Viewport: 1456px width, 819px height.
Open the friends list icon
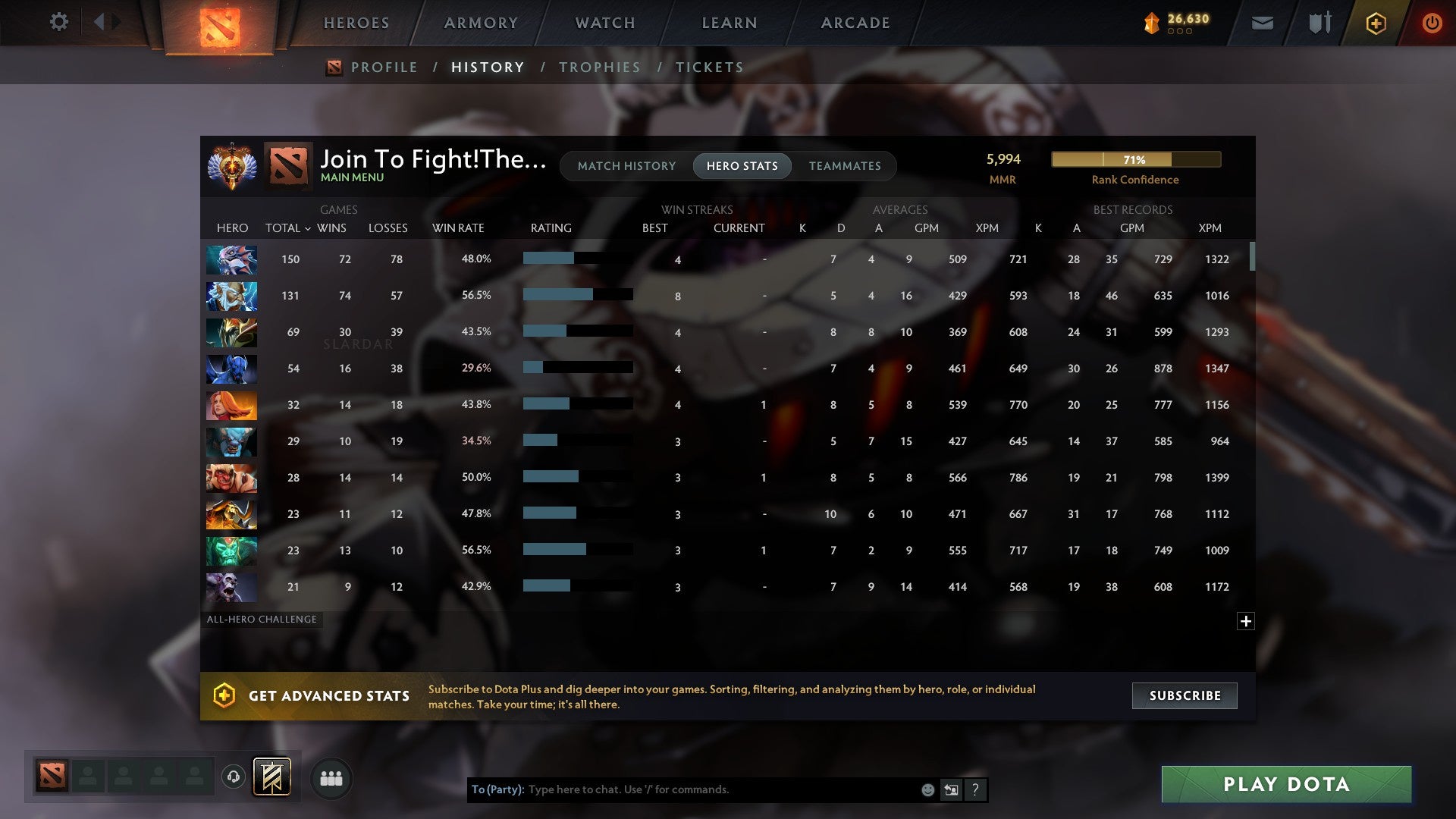[x=331, y=778]
